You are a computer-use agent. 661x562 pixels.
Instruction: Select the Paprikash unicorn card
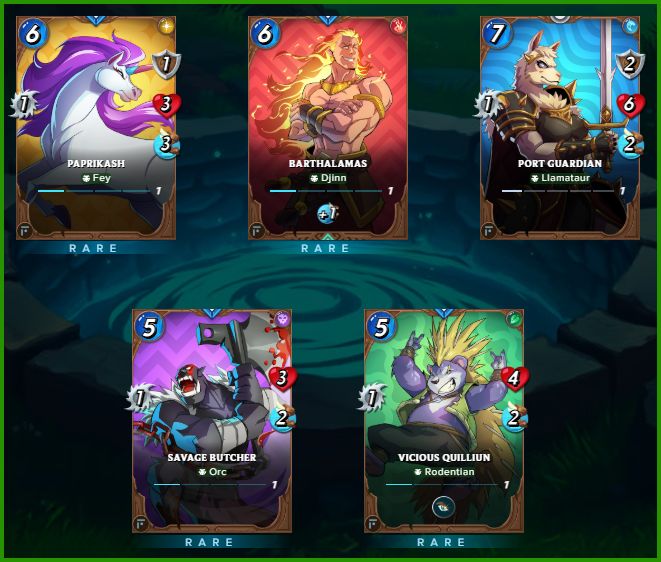coord(96,125)
